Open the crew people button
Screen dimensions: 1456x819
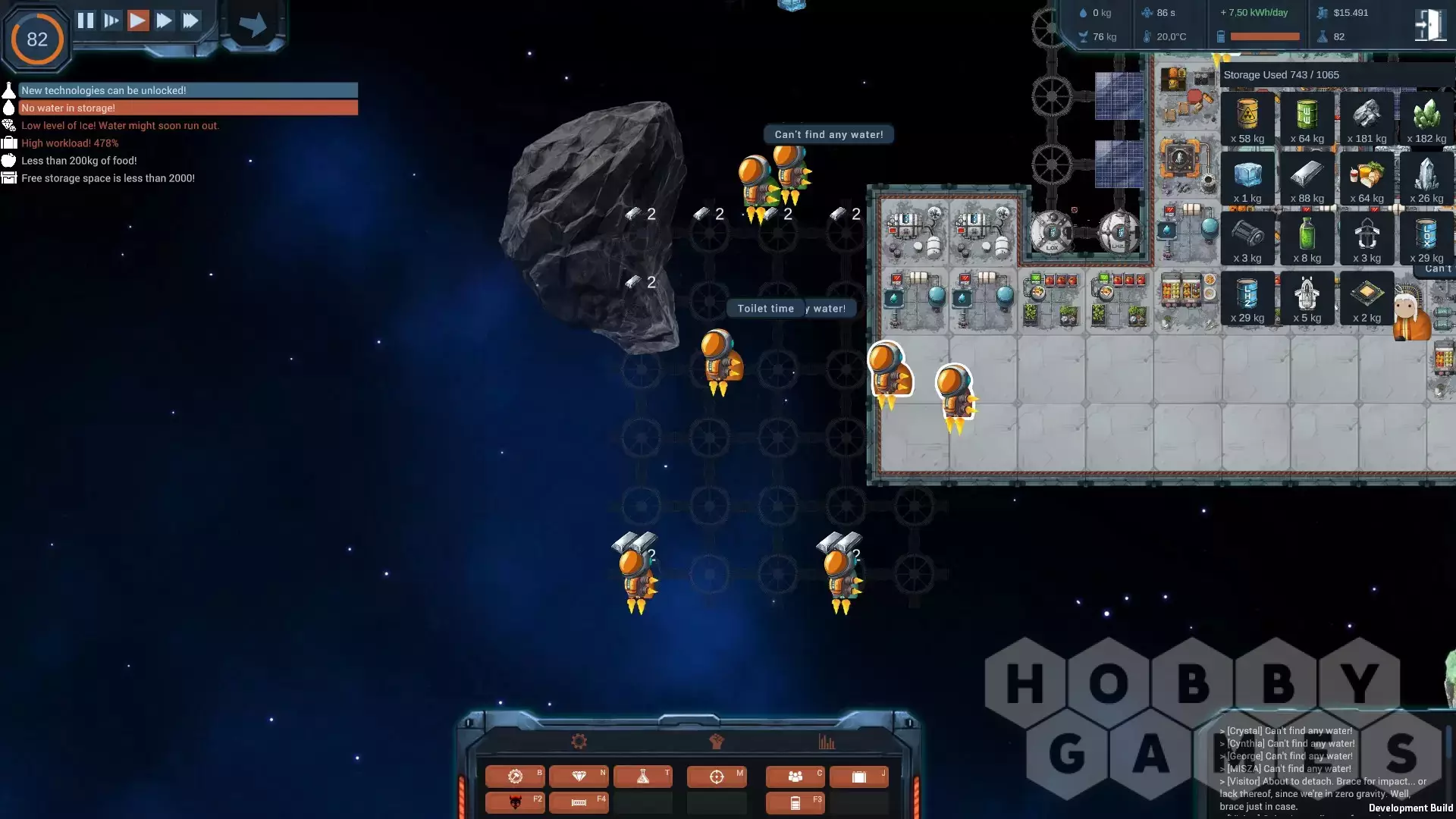(795, 777)
